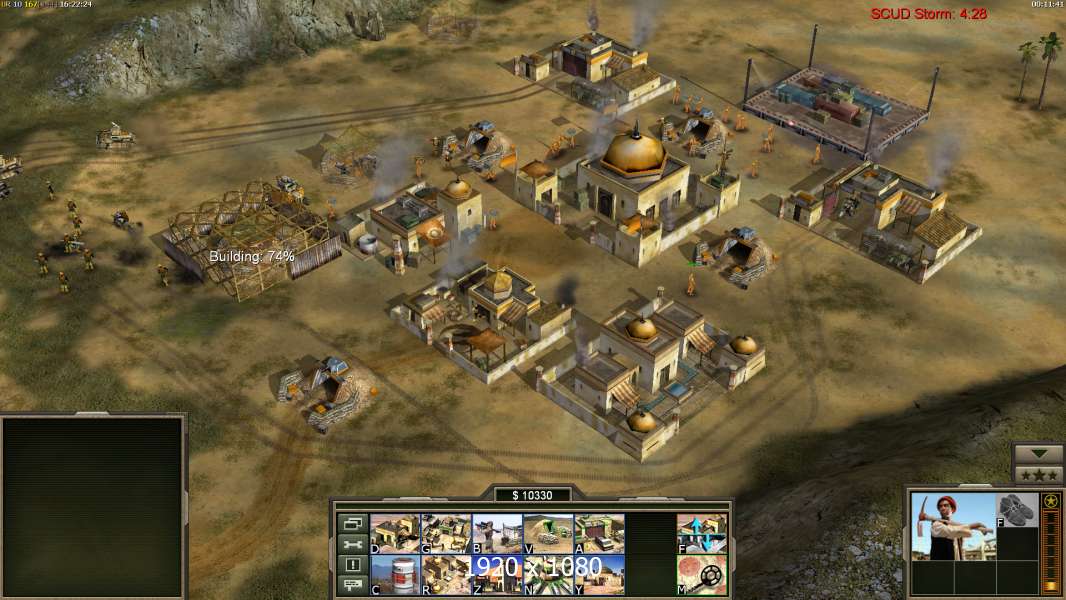Choose the build icon labeled D
Viewport: 1066px width, 600px height.
[x=395, y=534]
